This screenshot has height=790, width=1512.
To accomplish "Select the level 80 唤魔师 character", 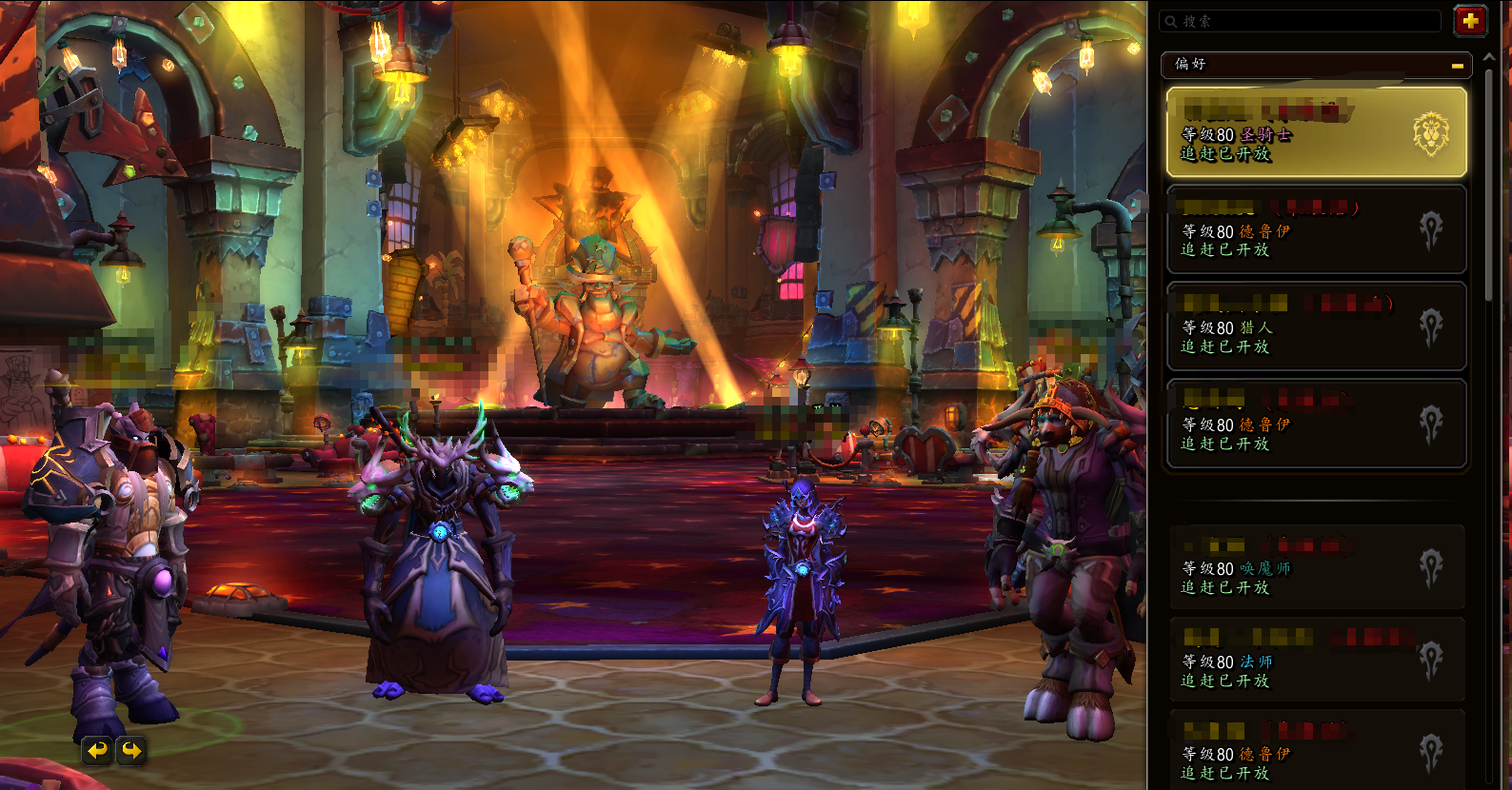I will (1316, 567).
